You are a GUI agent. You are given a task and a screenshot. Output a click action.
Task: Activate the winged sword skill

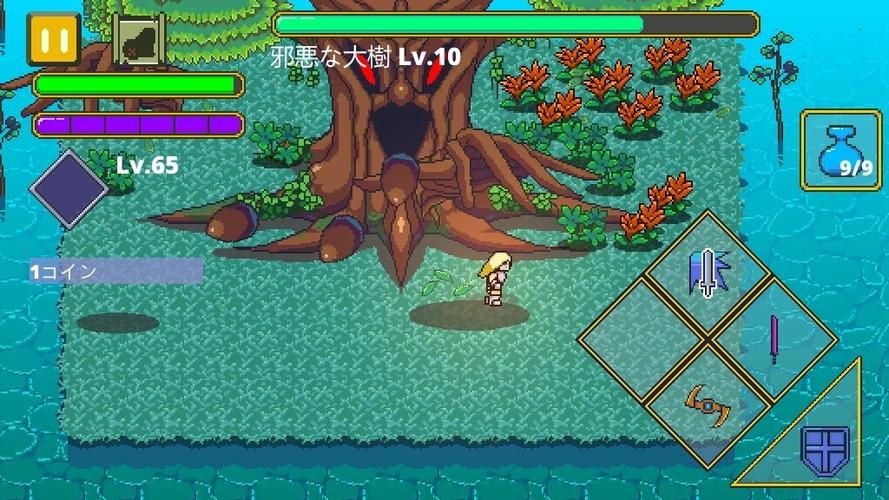708,273
